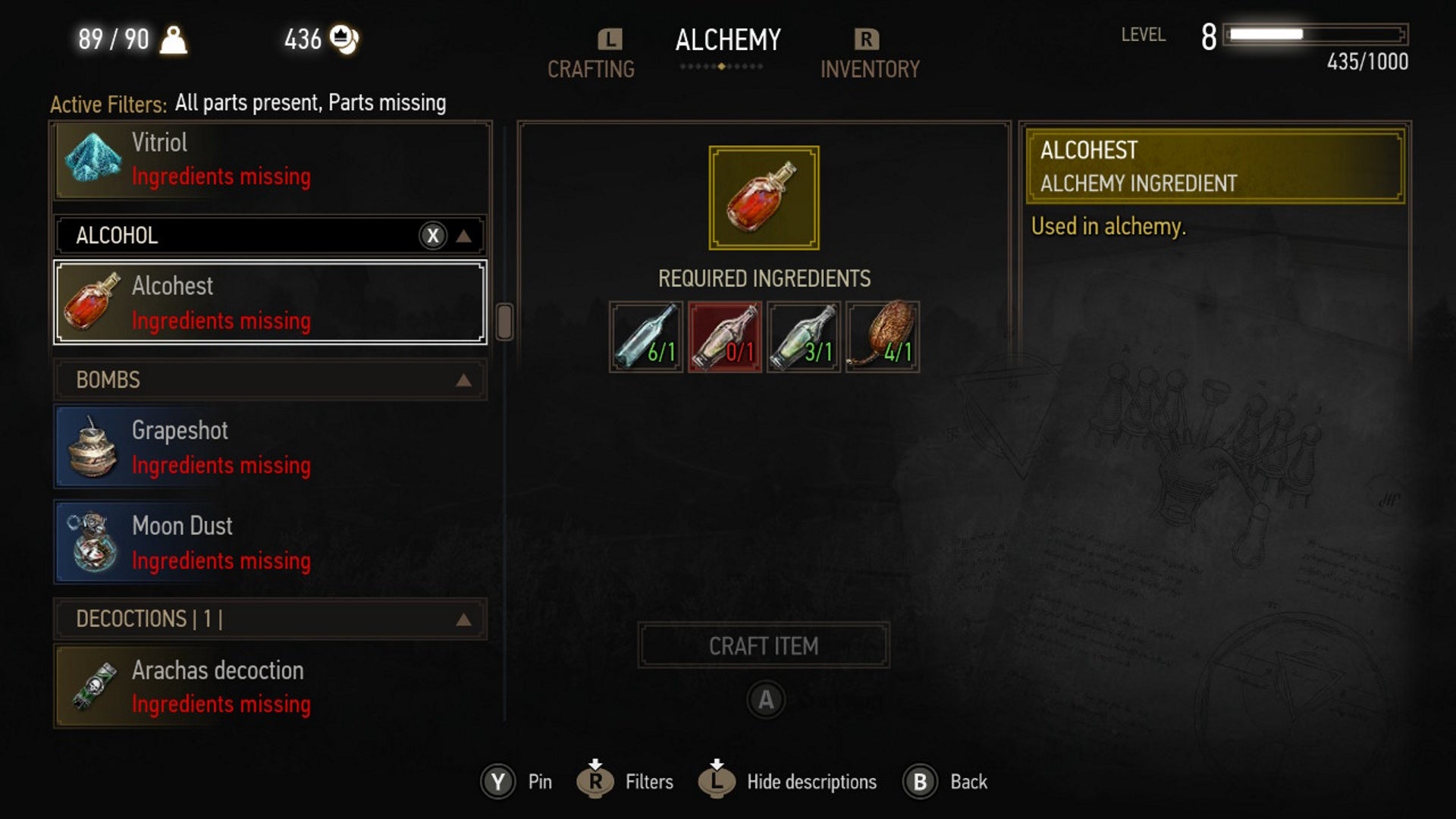Viewport: 1456px width, 819px height.
Task: Collapse the DECOCTIONS category
Action: (x=466, y=620)
